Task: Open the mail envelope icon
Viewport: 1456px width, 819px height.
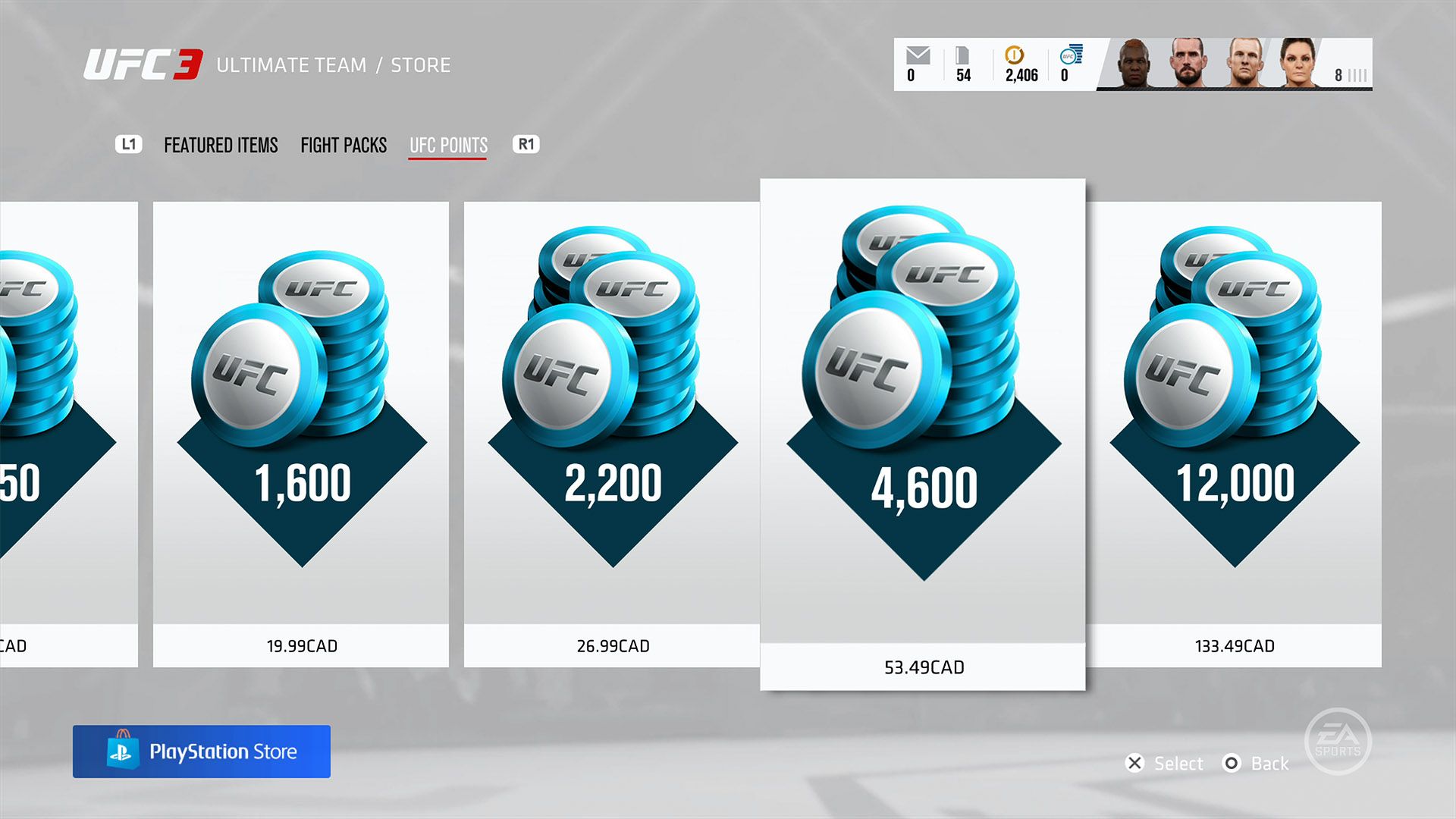Action: pos(918,56)
